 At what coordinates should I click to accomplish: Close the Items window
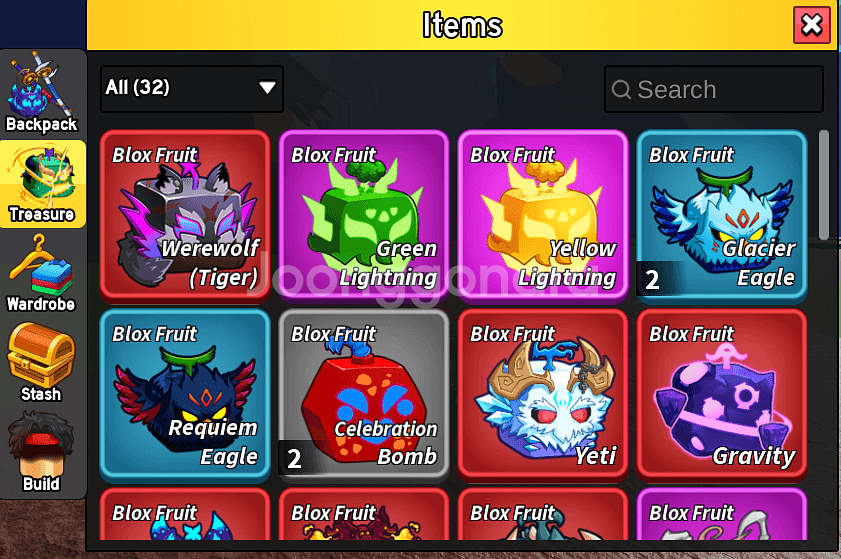(x=811, y=25)
